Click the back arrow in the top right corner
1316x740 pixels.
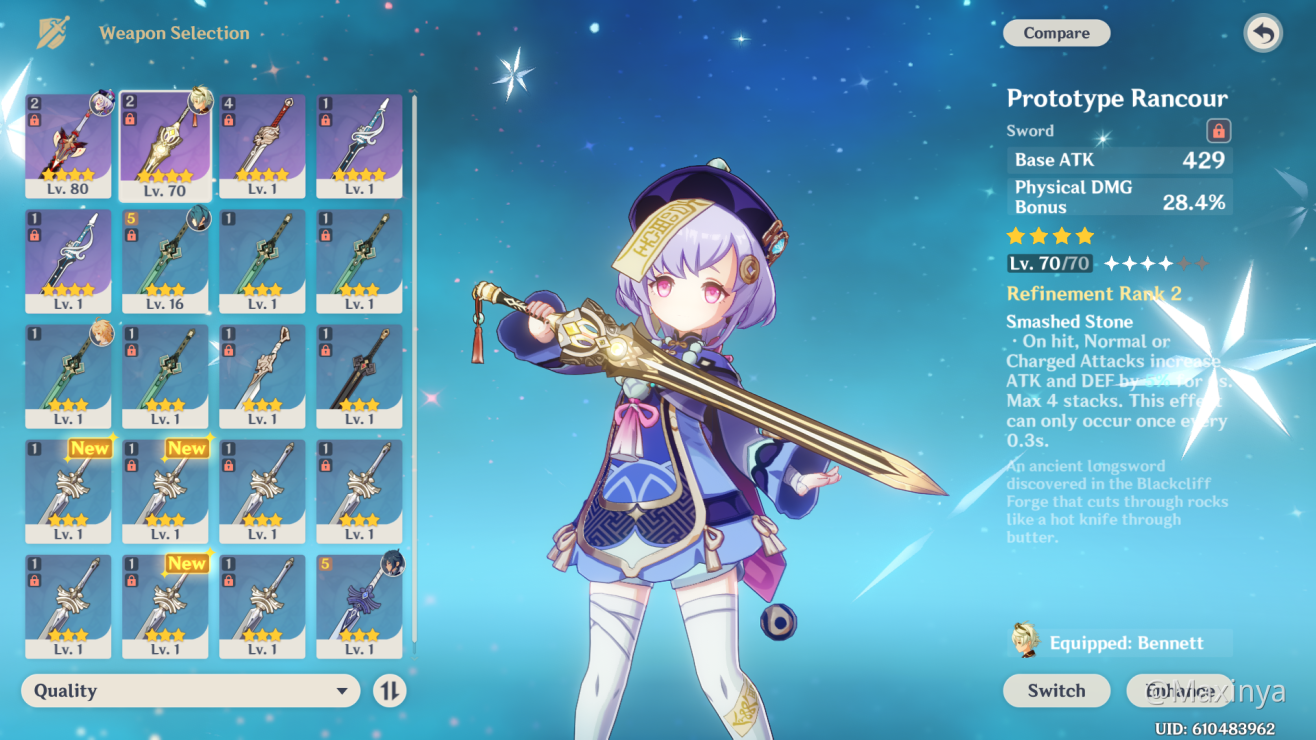(x=1262, y=33)
